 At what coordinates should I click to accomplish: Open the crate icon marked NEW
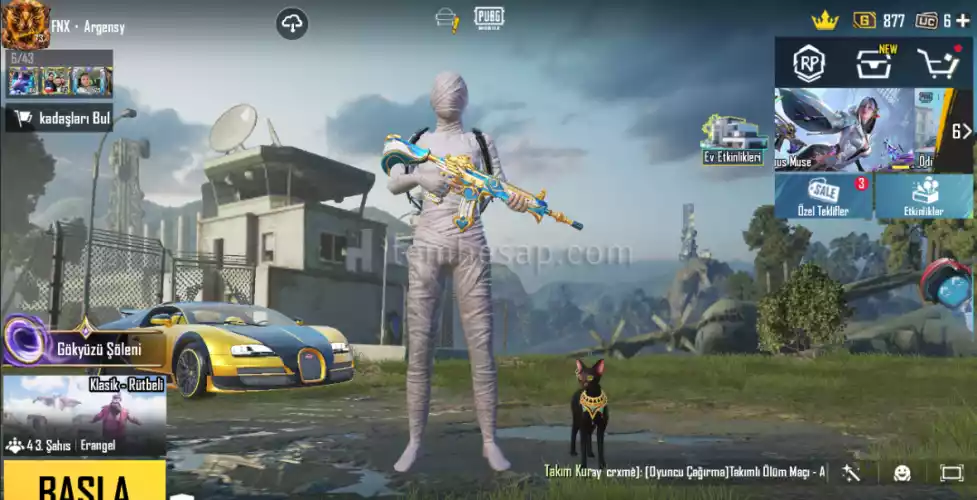874,63
